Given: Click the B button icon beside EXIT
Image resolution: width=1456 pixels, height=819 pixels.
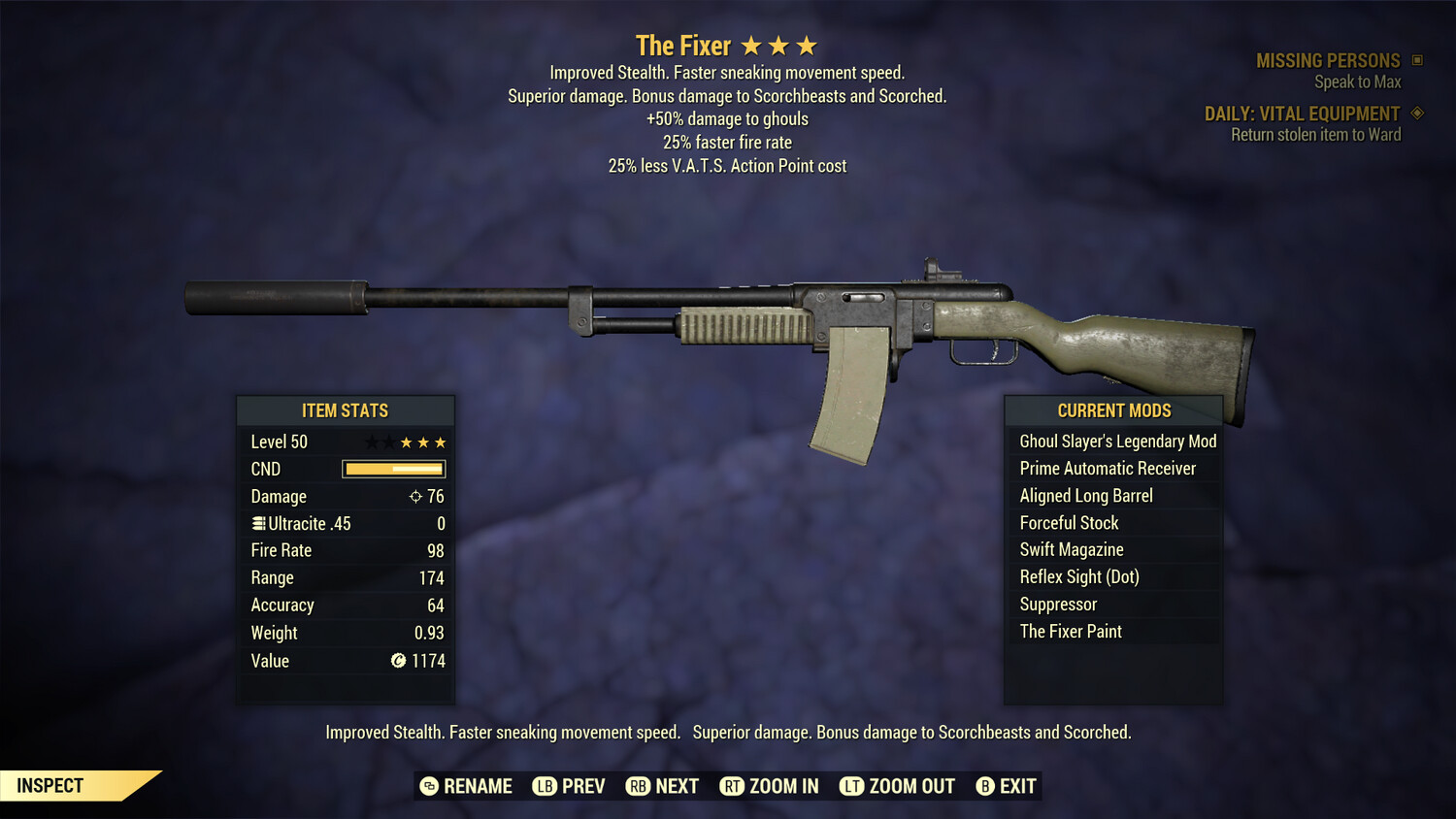Looking at the screenshot, I should coord(985,786).
